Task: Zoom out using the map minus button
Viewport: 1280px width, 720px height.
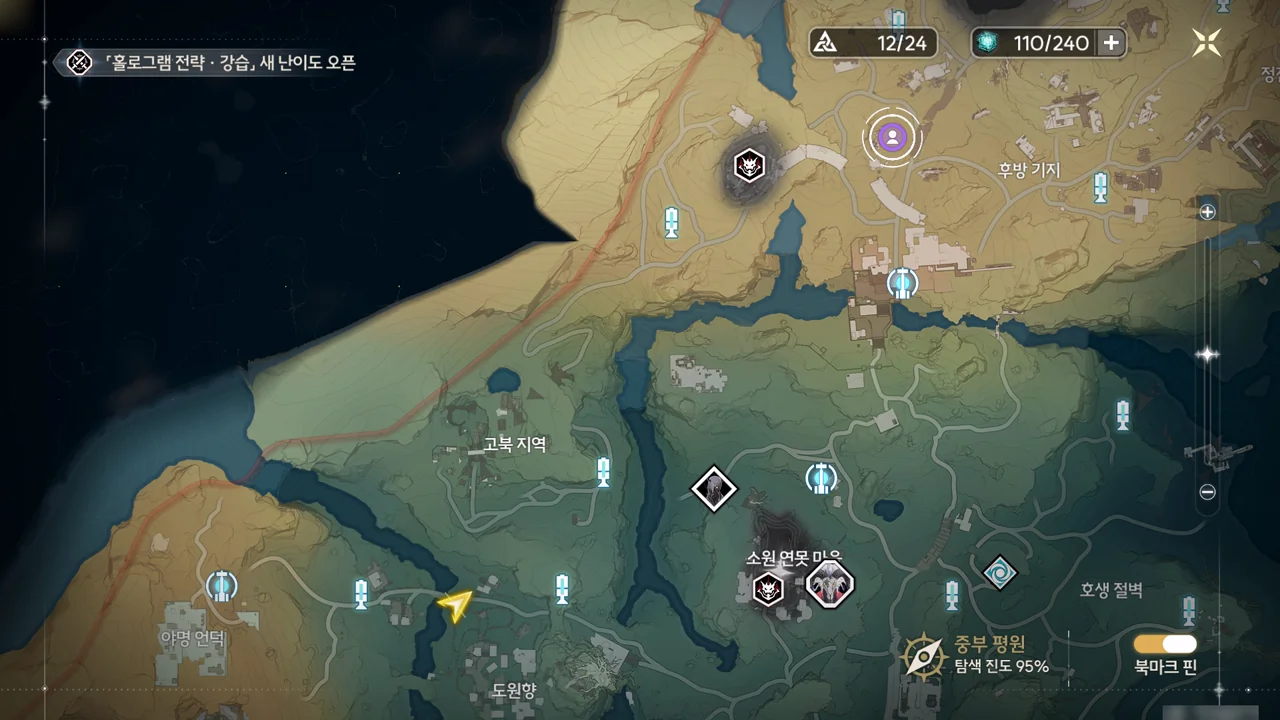Action: click(1207, 492)
